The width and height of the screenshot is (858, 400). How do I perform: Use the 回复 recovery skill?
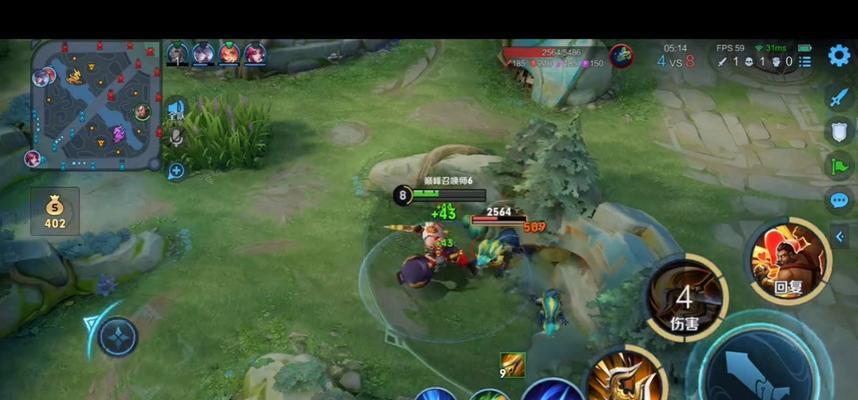tap(788, 260)
